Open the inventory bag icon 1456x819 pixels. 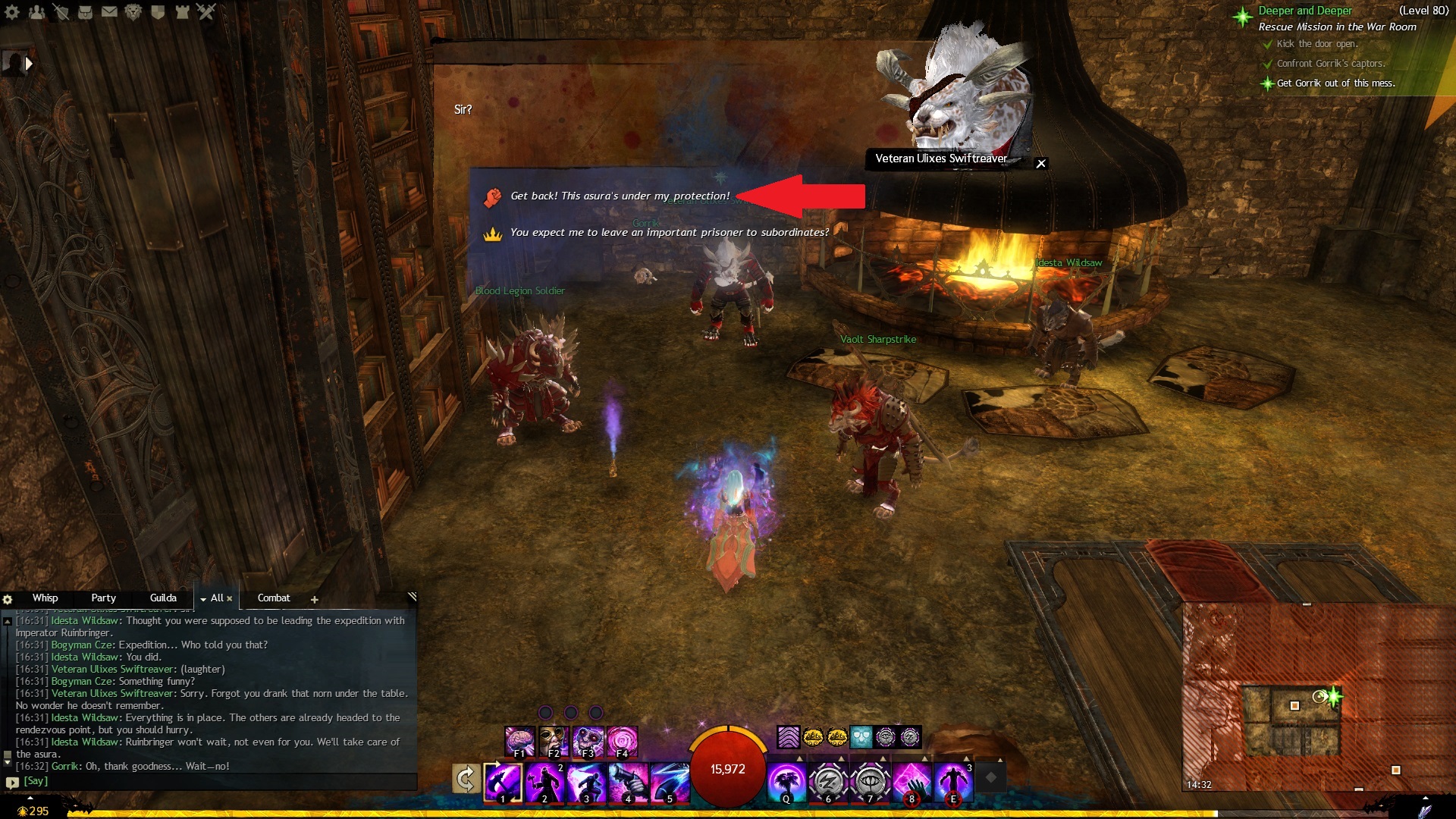pyautogui.click(x=85, y=11)
